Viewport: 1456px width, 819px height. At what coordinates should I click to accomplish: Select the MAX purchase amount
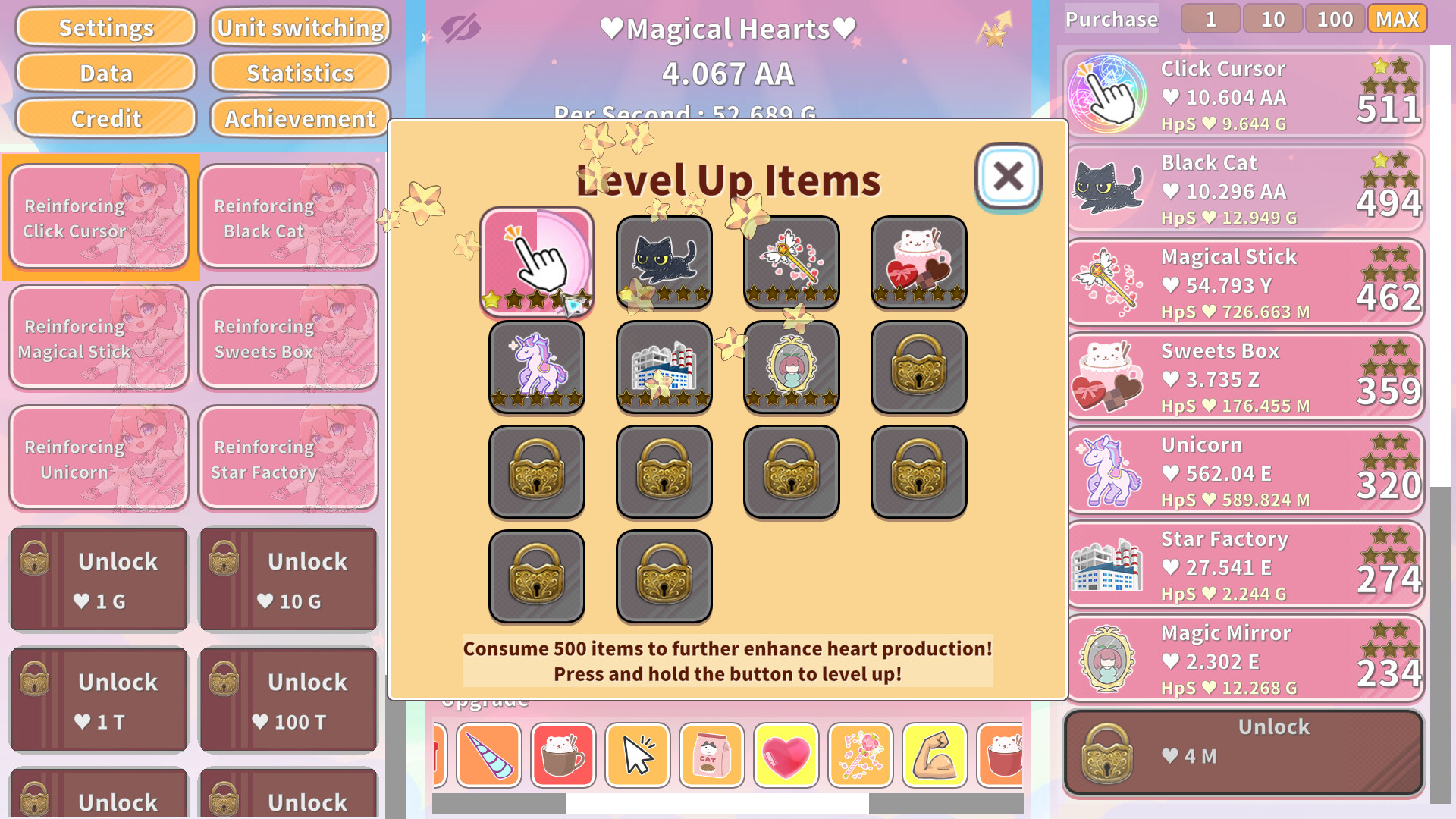pos(1397,19)
